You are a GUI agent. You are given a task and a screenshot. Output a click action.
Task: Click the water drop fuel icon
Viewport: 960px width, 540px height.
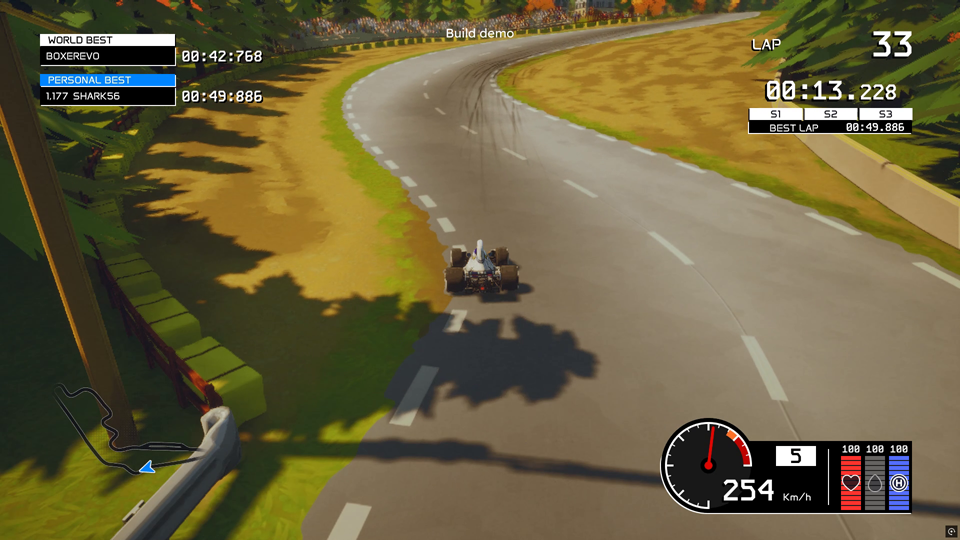pyautogui.click(x=875, y=483)
